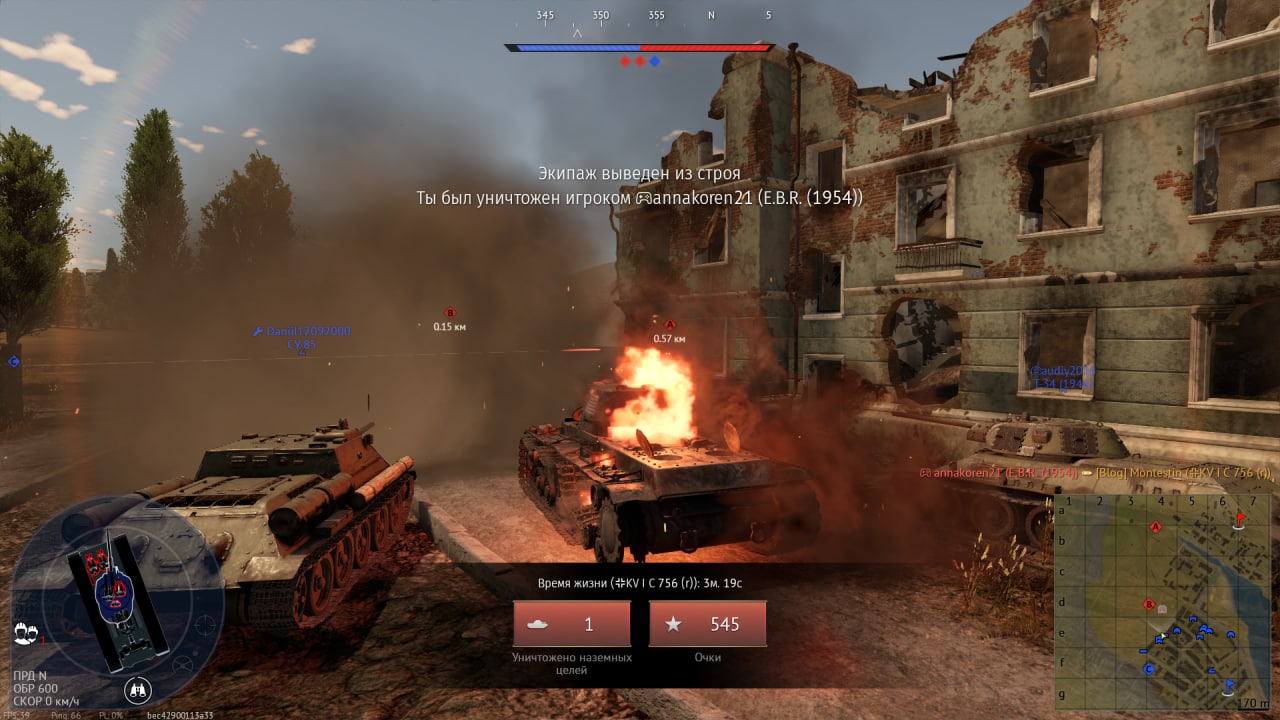Select capture point B on the minimap

[x=1149, y=603]
